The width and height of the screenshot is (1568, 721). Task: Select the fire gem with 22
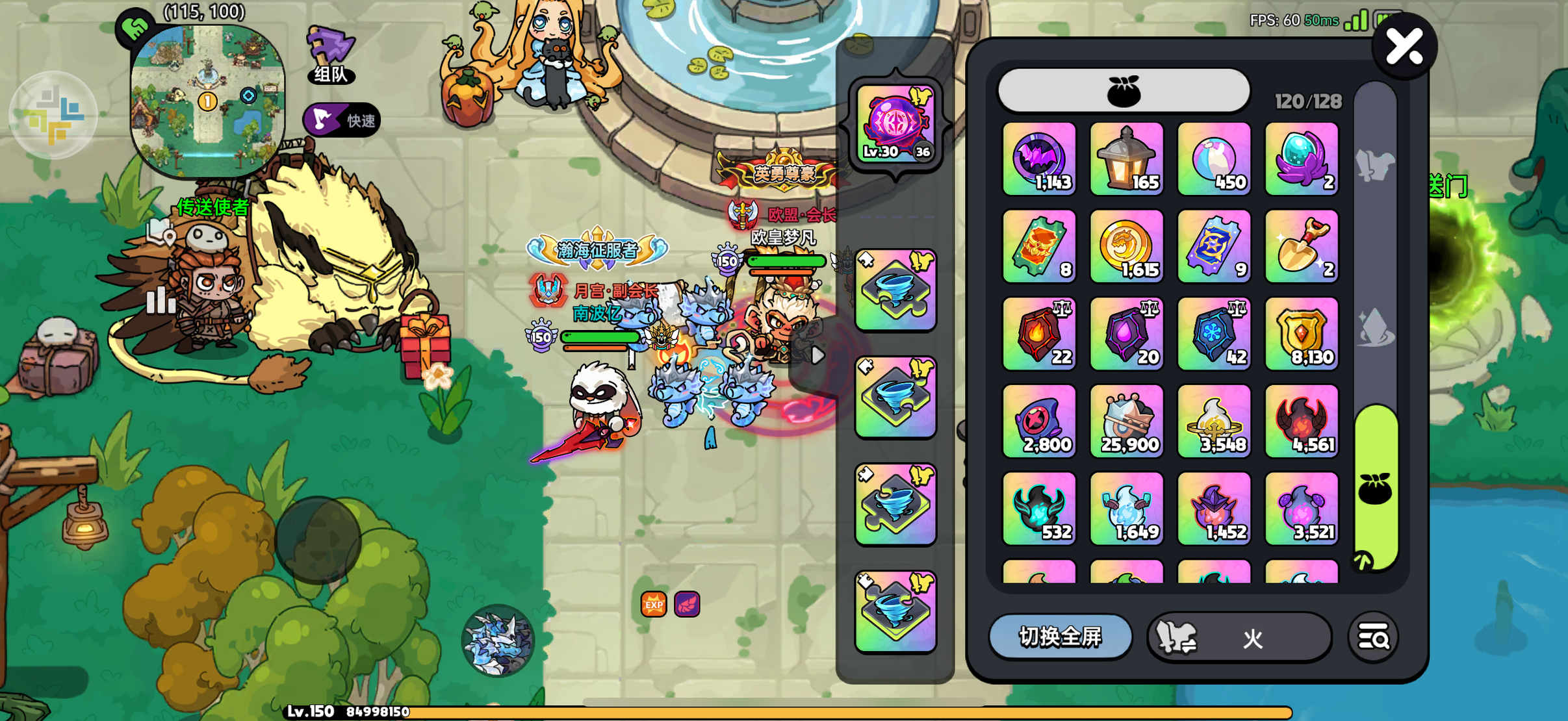click(1039, 334)
